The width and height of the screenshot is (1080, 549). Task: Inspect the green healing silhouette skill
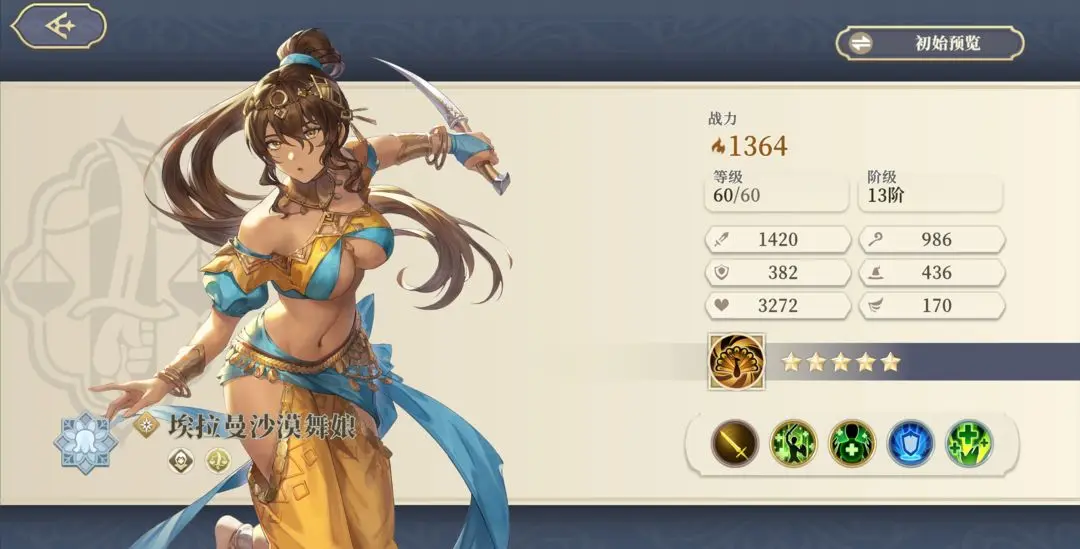pyautogui.click(x=852, y=443)
